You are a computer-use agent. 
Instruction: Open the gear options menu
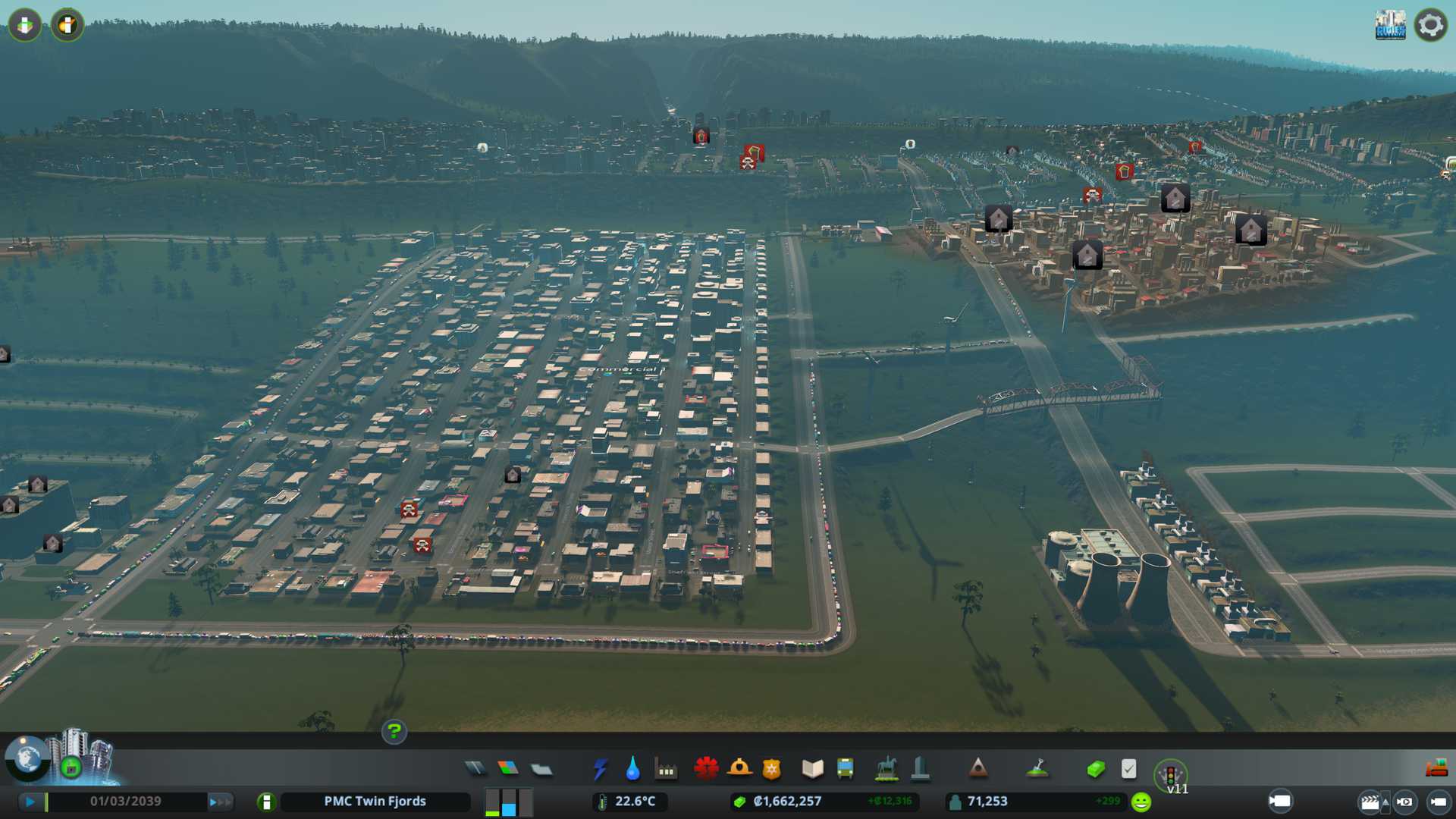tap(1430, 25)
